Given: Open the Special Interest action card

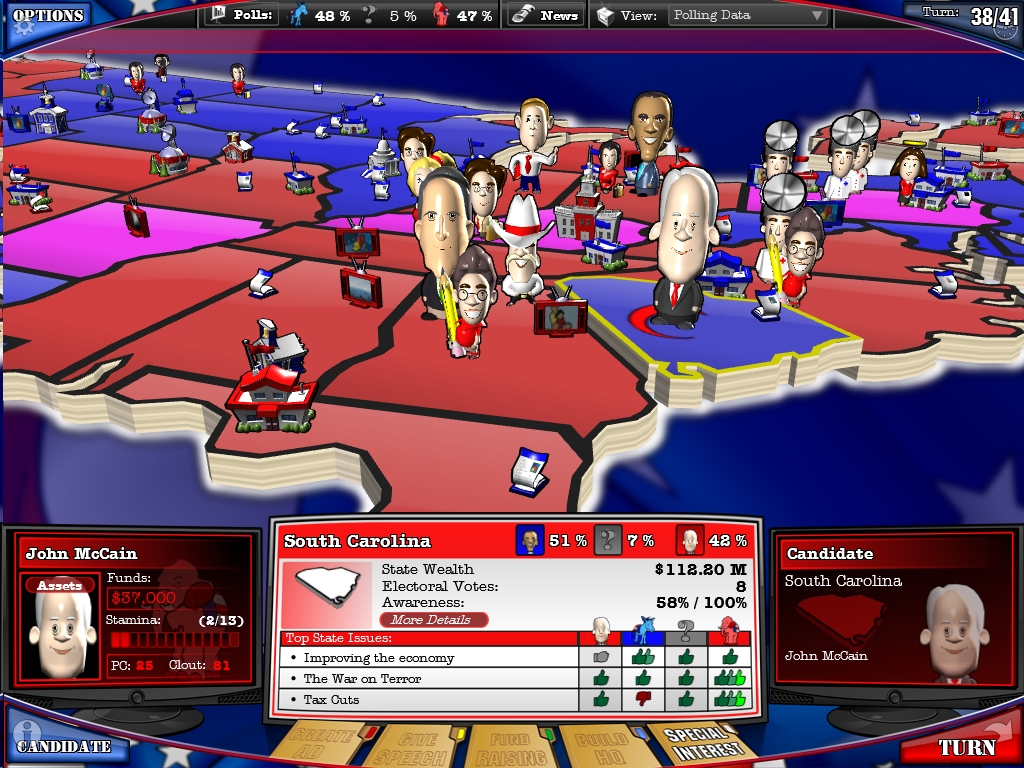Looking at the screenshot, I should [x=700, y=742].
